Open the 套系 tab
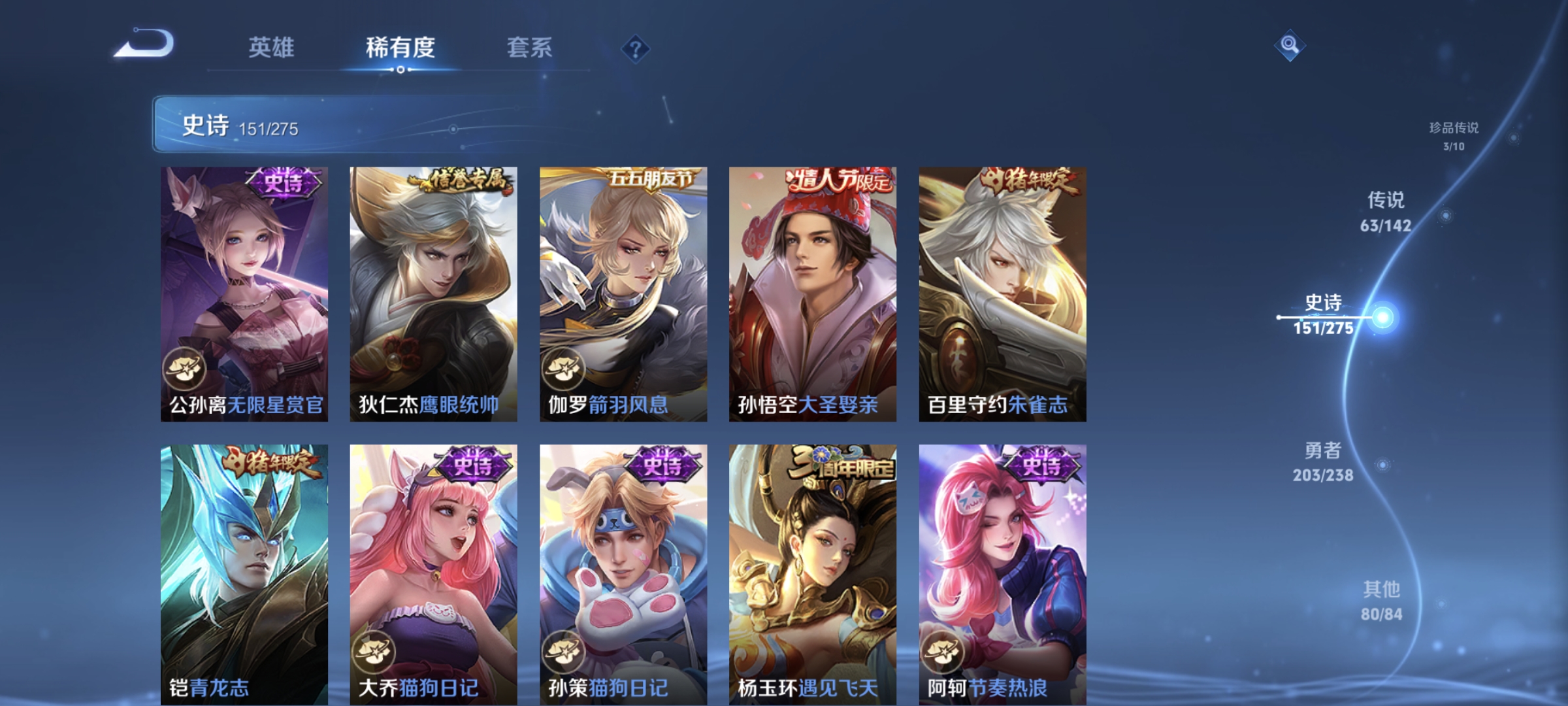Image resolution: width=1568 pixels, height=706 pixels. tap(531, 47)
